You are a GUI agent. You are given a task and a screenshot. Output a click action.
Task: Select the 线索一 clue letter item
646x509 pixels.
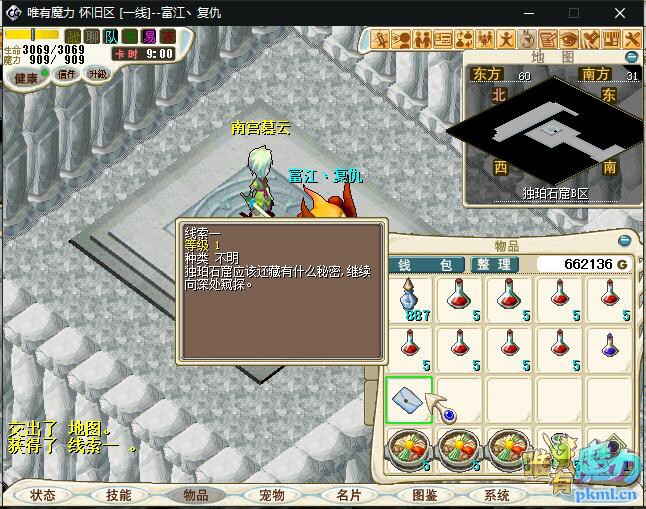coord(408,399)
